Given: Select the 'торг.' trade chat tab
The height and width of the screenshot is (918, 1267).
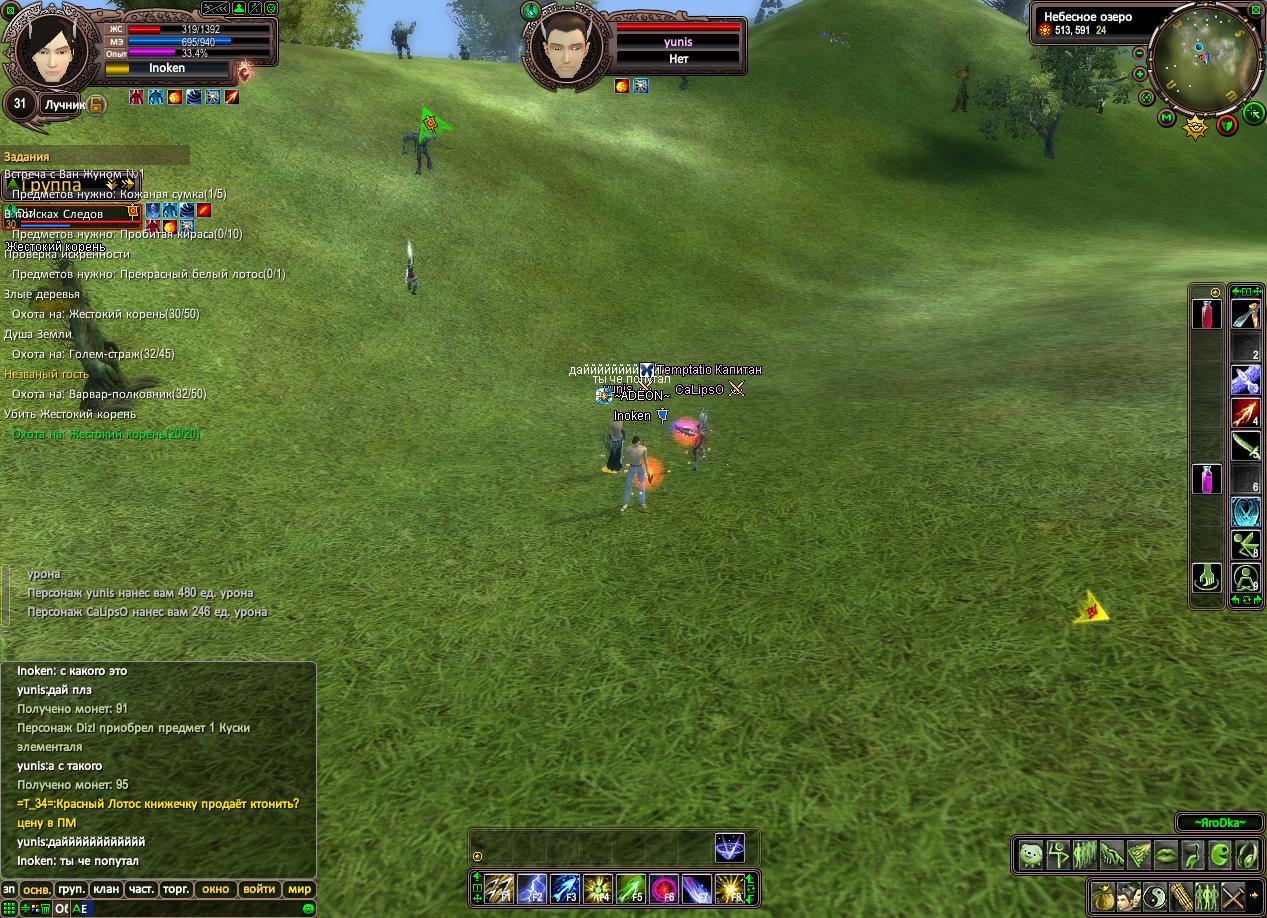Looking at the screenshot, I should pos(176,889).
